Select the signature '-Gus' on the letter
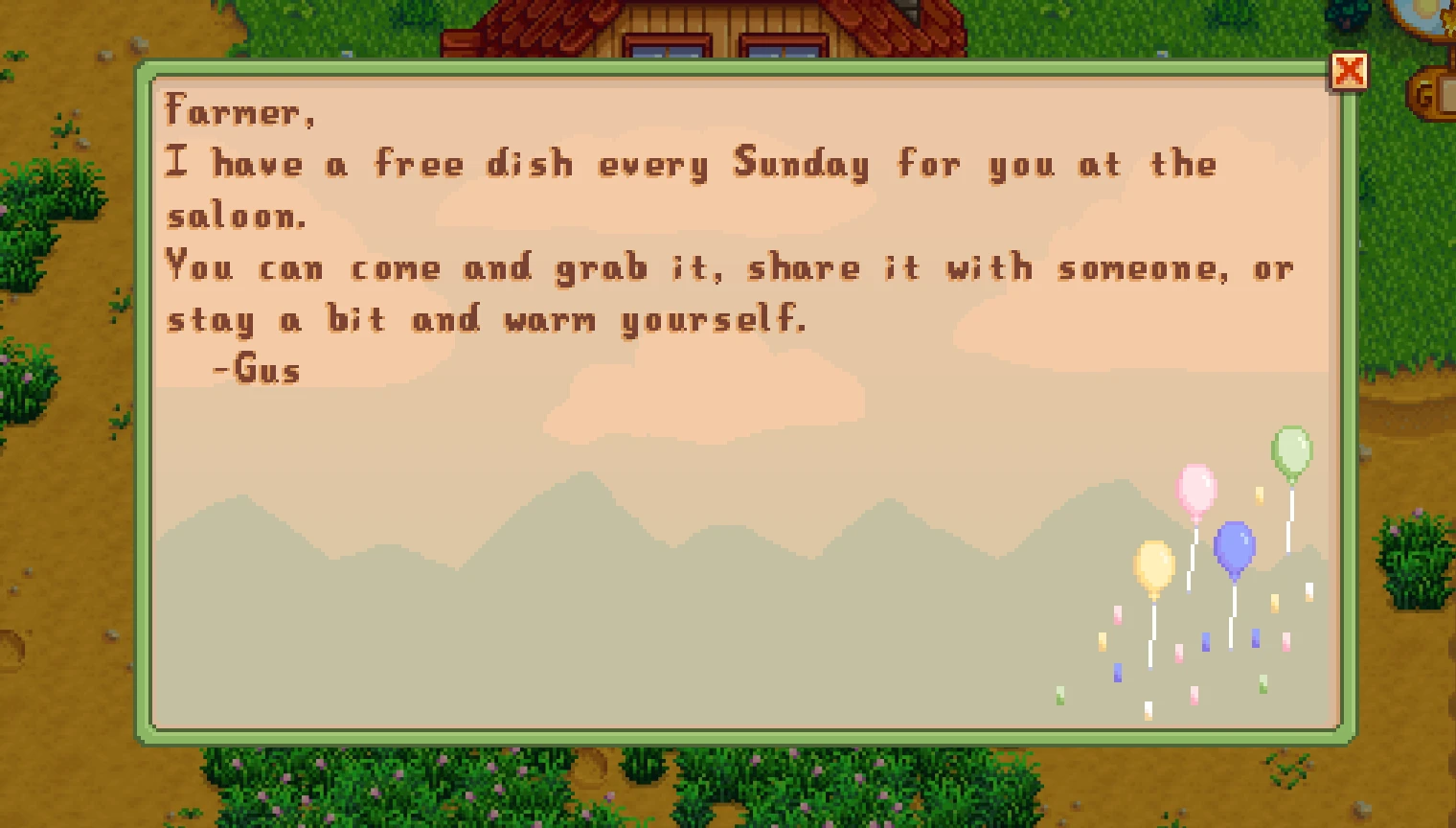The height and width of the screenshot is (828, 1456). pyautogui.click(x=257, y=369)
